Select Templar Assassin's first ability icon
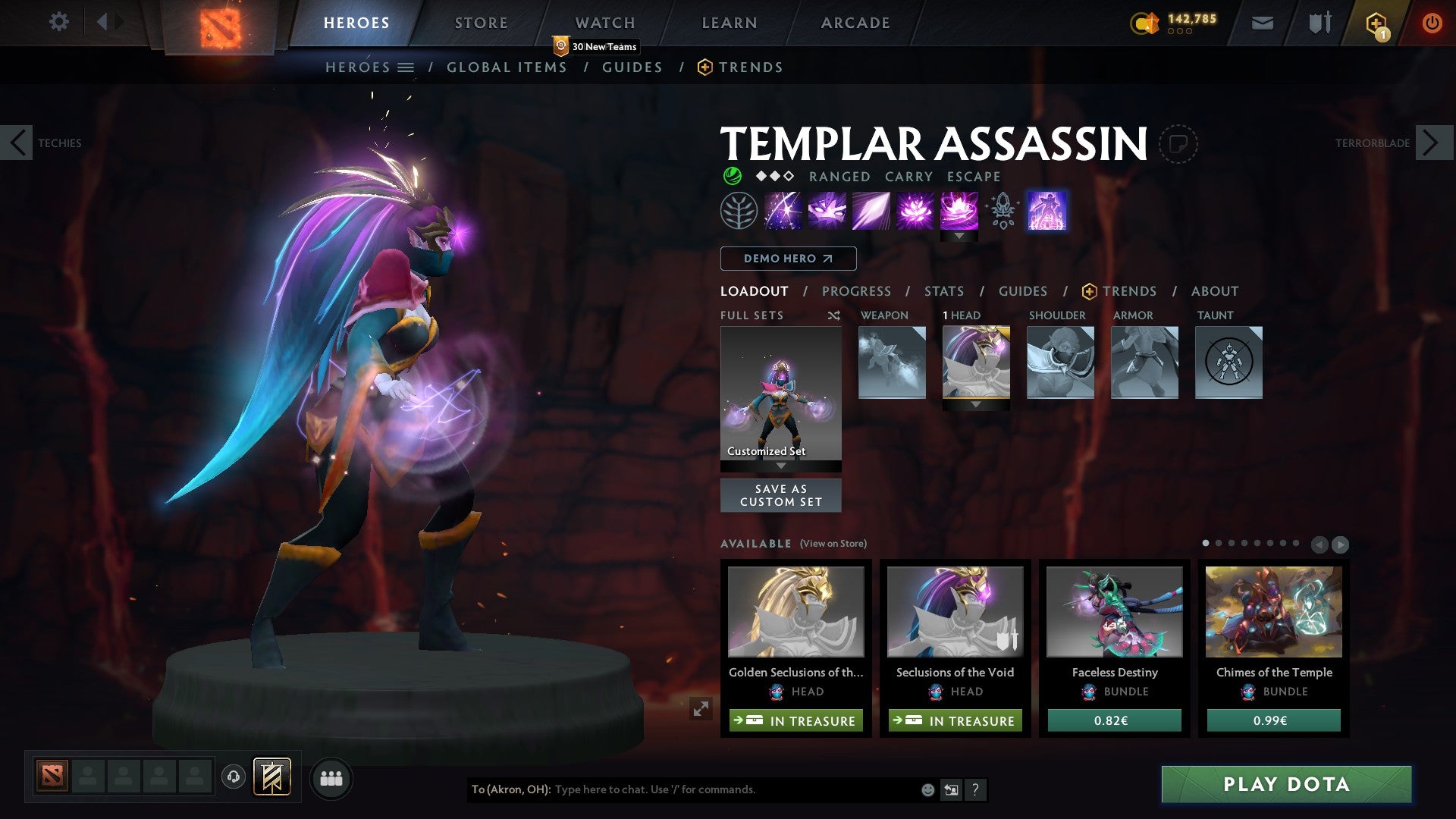The image size is (1456, 819). tap(784, 211)
